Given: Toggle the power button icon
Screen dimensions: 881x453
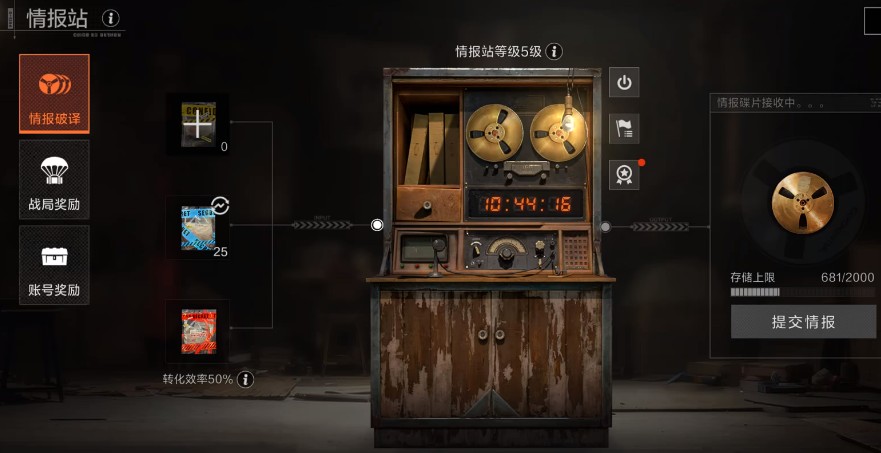Looking at the screenshot, I should click(624, 82).
